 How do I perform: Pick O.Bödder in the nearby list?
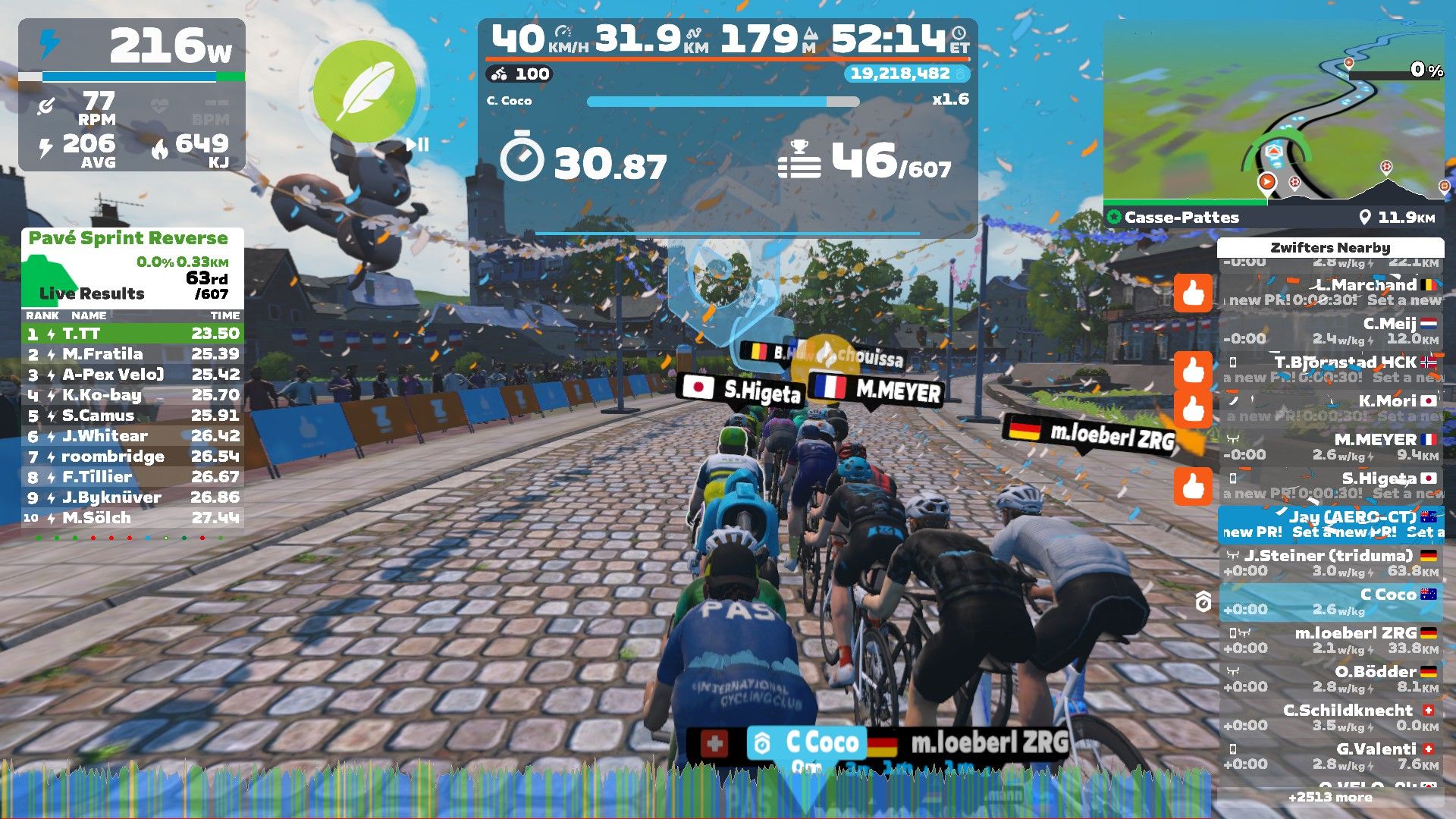point(1331,679)
